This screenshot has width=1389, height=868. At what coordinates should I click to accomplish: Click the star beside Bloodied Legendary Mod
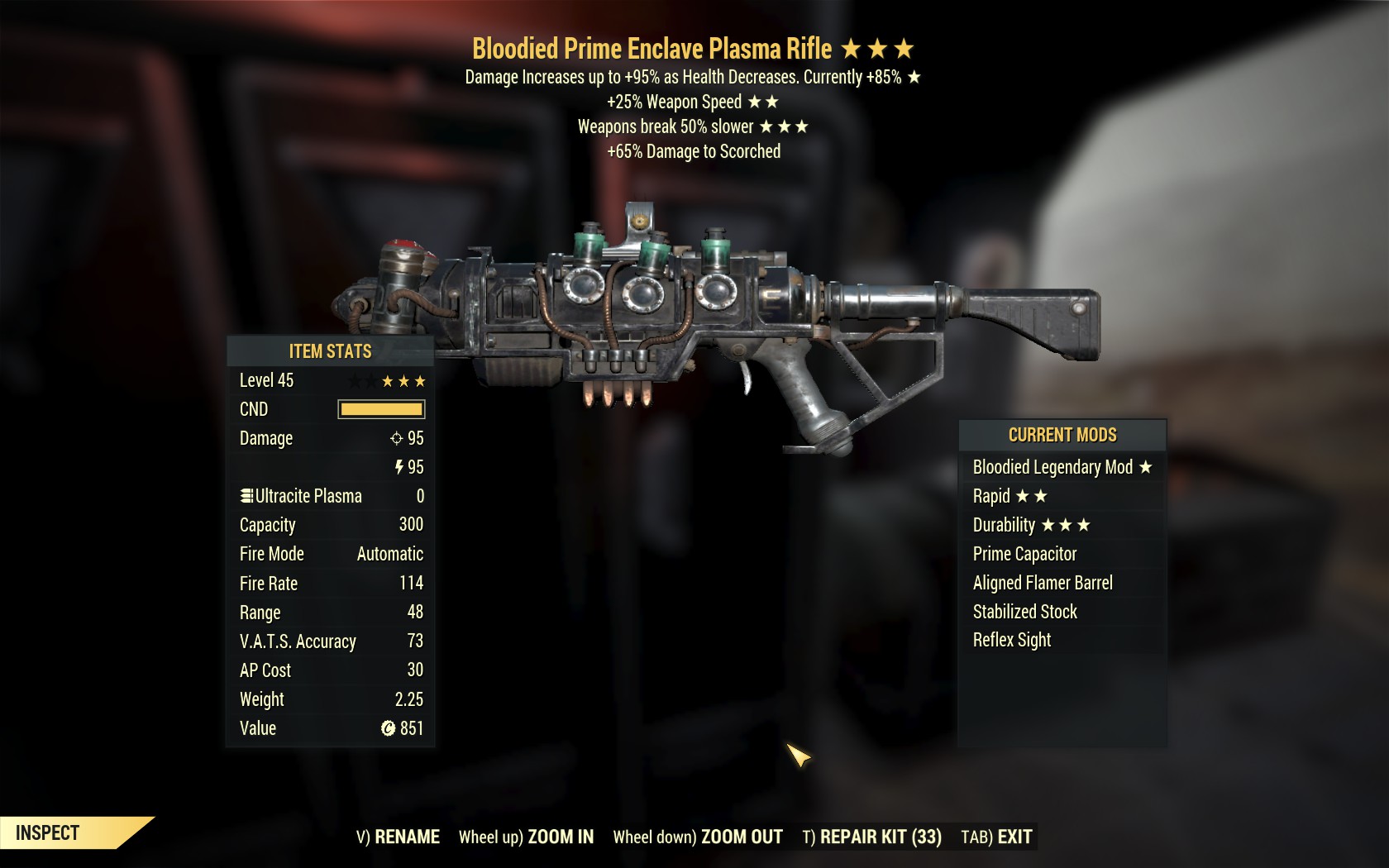1146,467
